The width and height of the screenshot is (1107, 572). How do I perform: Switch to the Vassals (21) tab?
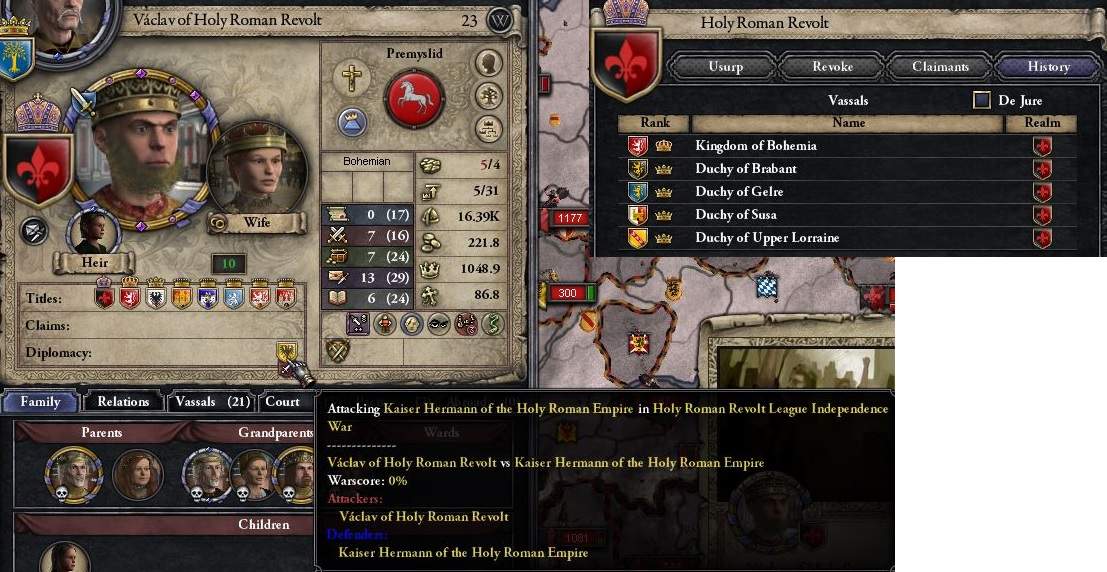click(210, 402)
